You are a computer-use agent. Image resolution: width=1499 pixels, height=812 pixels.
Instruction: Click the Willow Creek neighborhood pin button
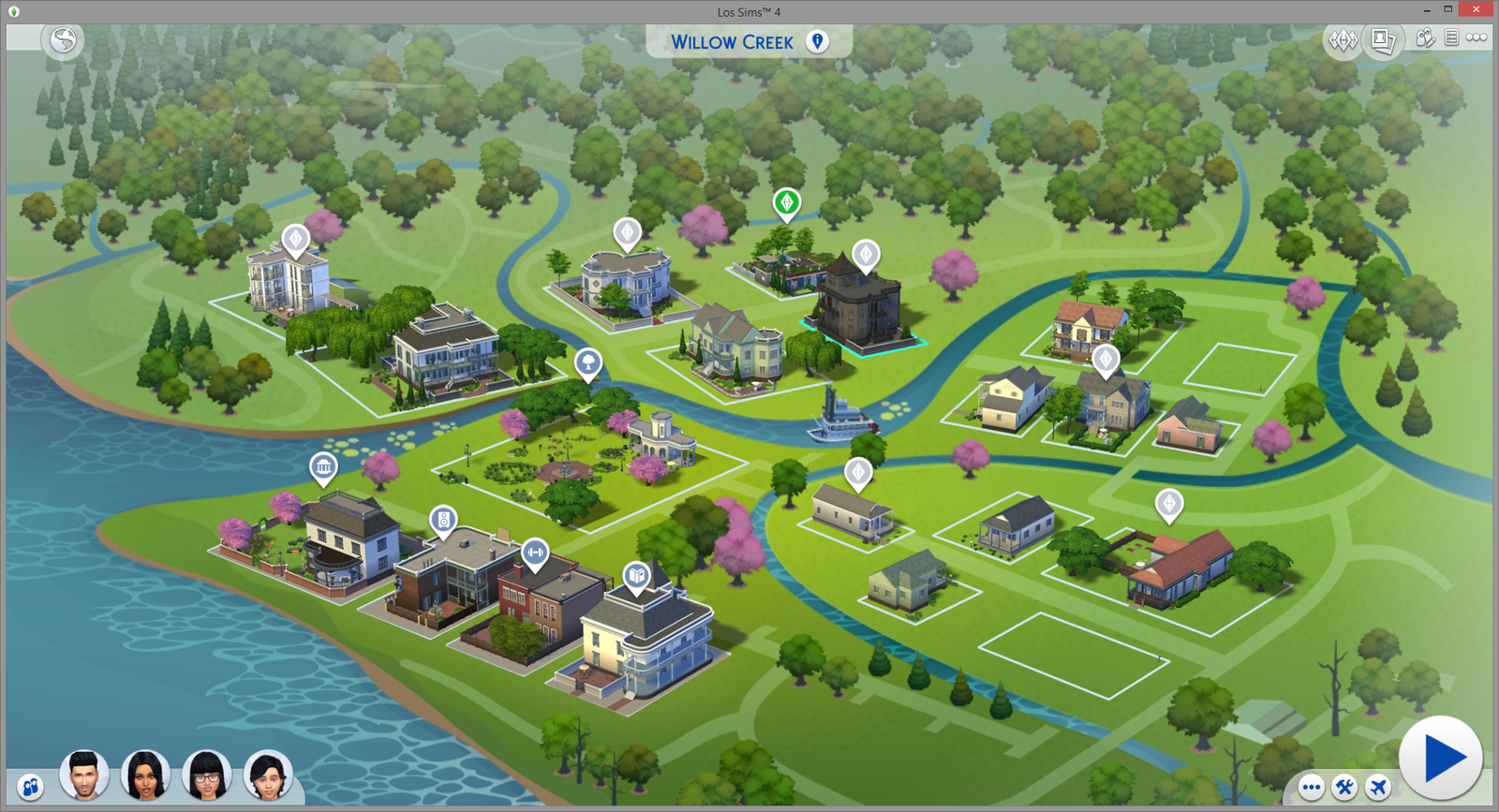click(818, 41)
